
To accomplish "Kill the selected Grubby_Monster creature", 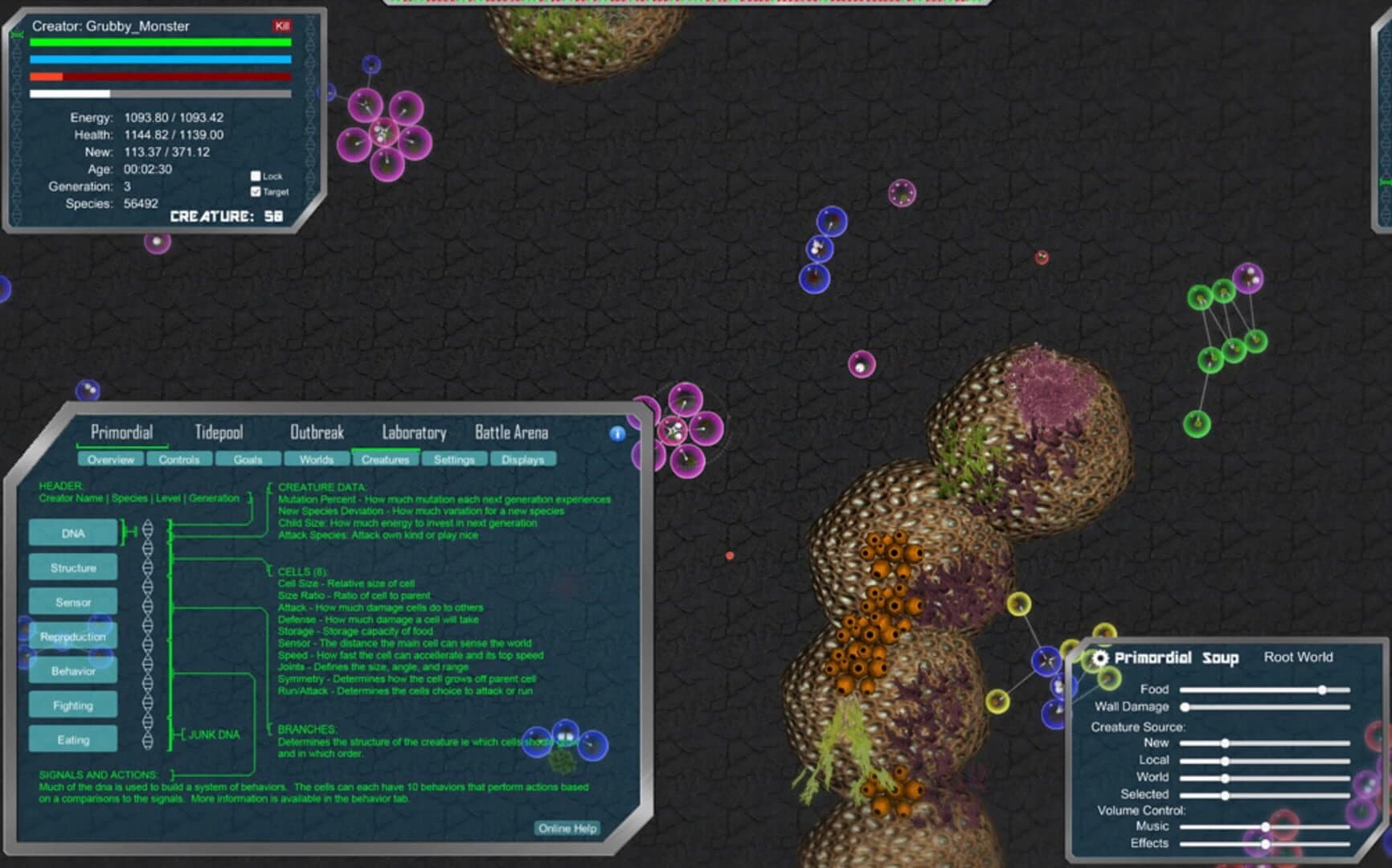I will [x=281, y=26].
